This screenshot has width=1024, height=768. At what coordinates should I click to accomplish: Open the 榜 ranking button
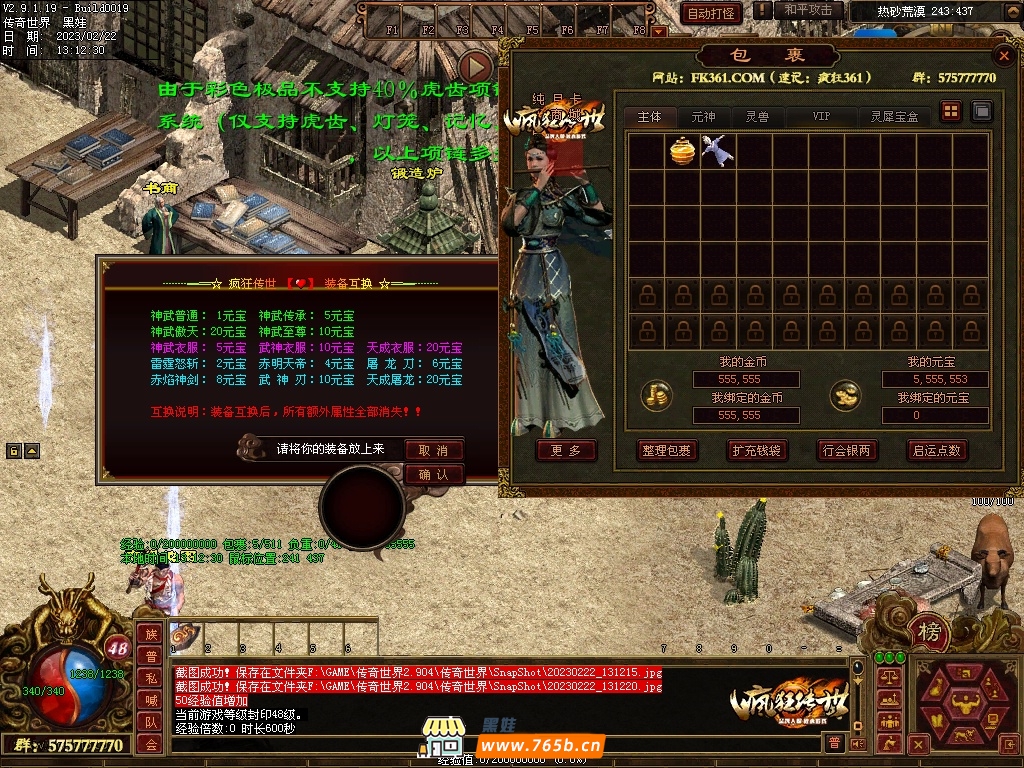(x=930, y=632)
